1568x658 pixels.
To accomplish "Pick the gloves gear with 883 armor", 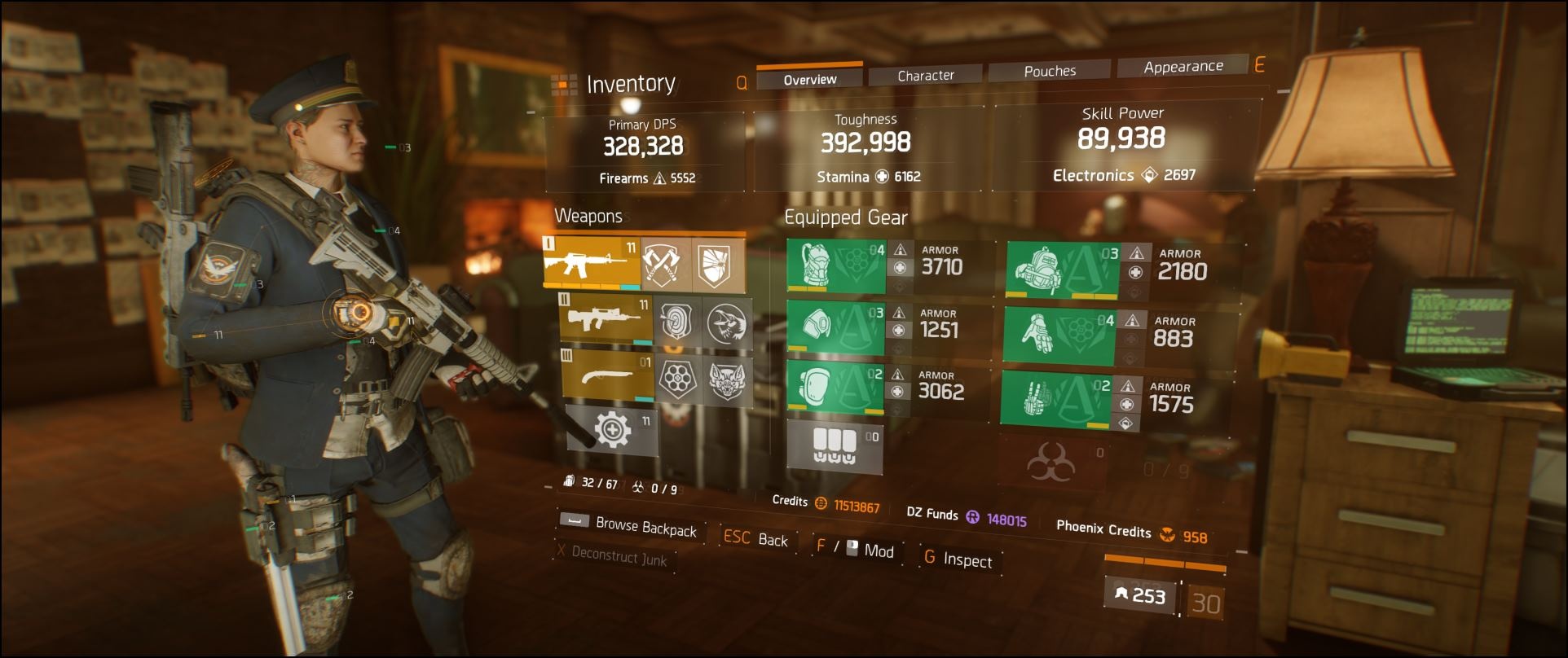I will pyautogui.click(x=1059, y=336).
